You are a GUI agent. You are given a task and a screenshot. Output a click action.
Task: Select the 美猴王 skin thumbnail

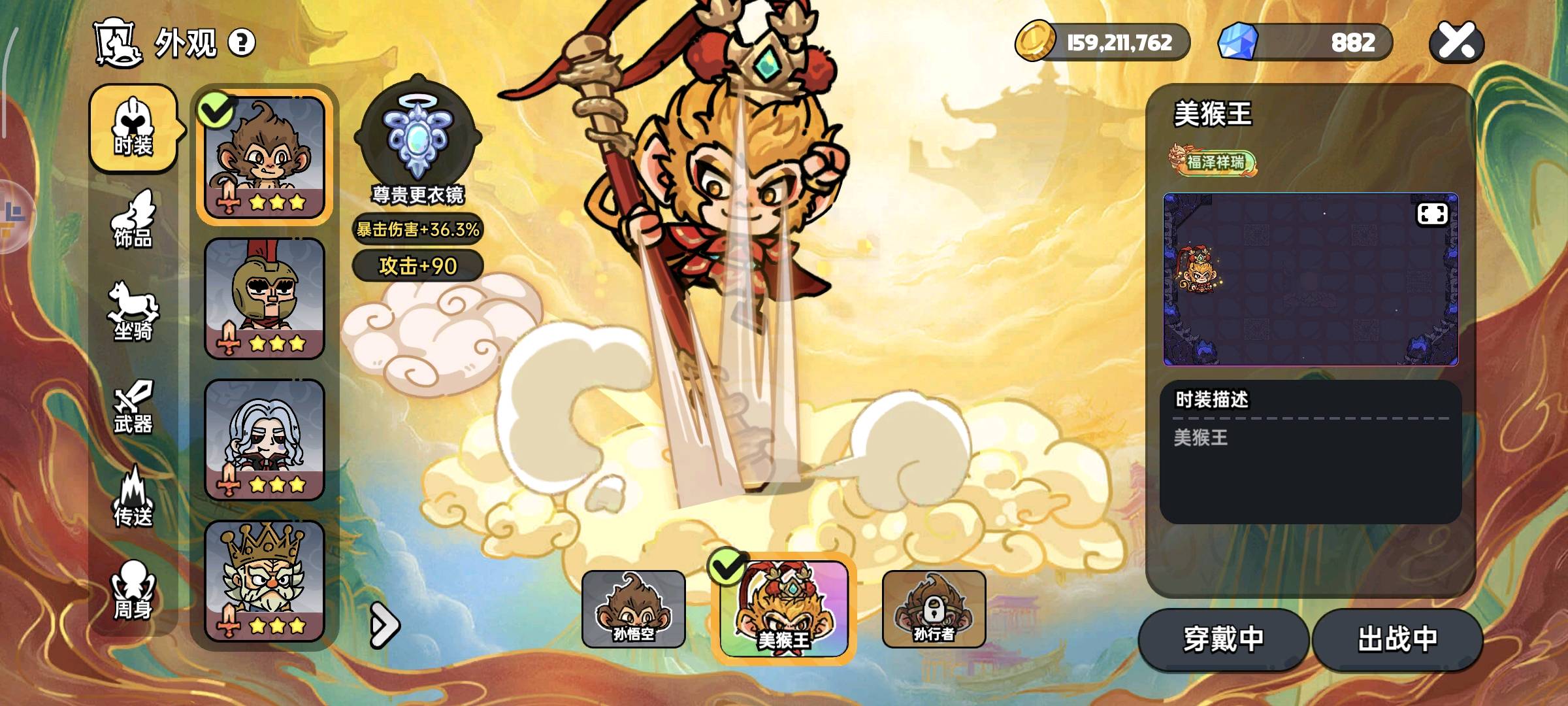pyautogui.click(x=783, y=609)
